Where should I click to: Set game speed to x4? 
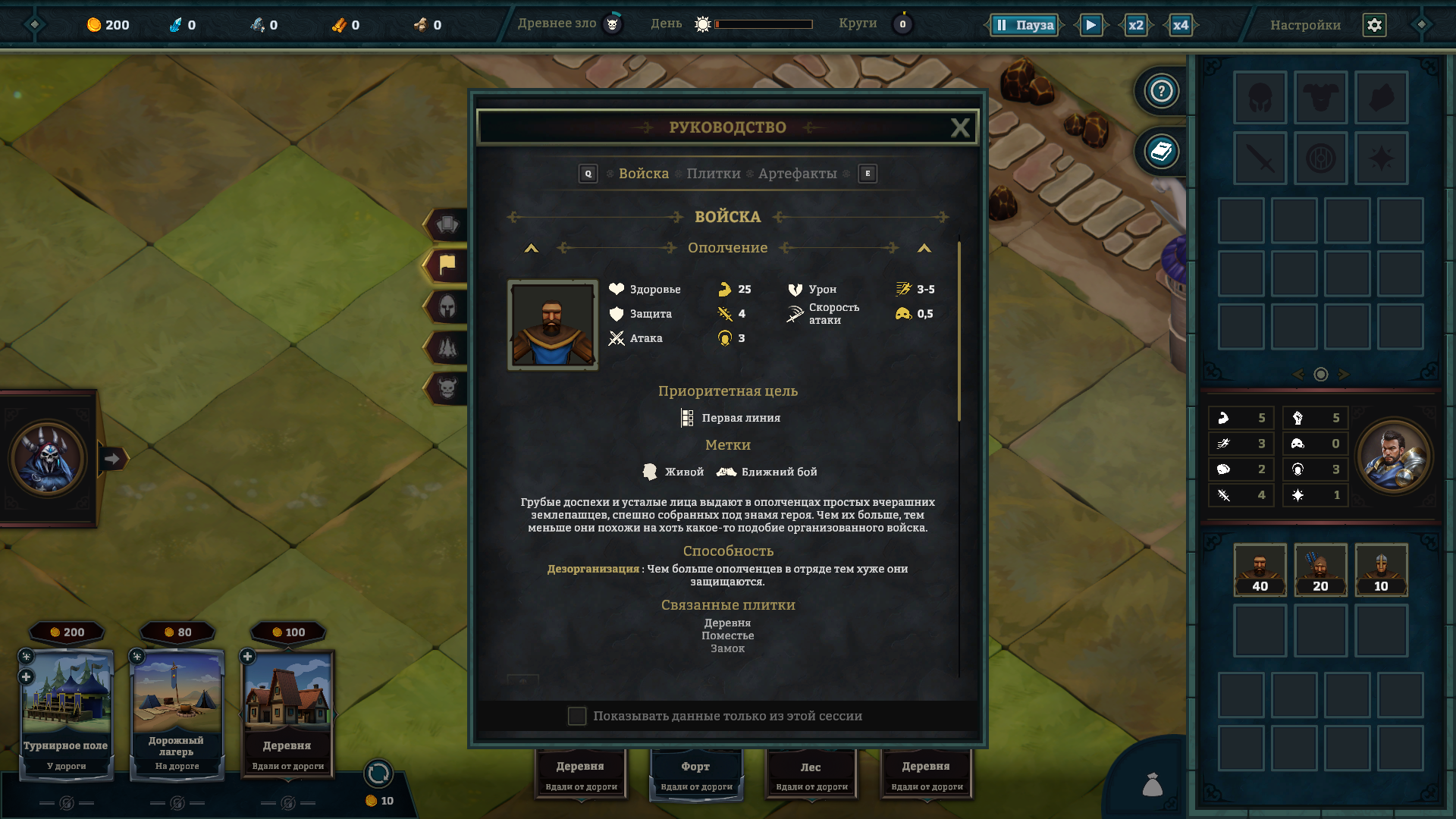click(1180, 25)
